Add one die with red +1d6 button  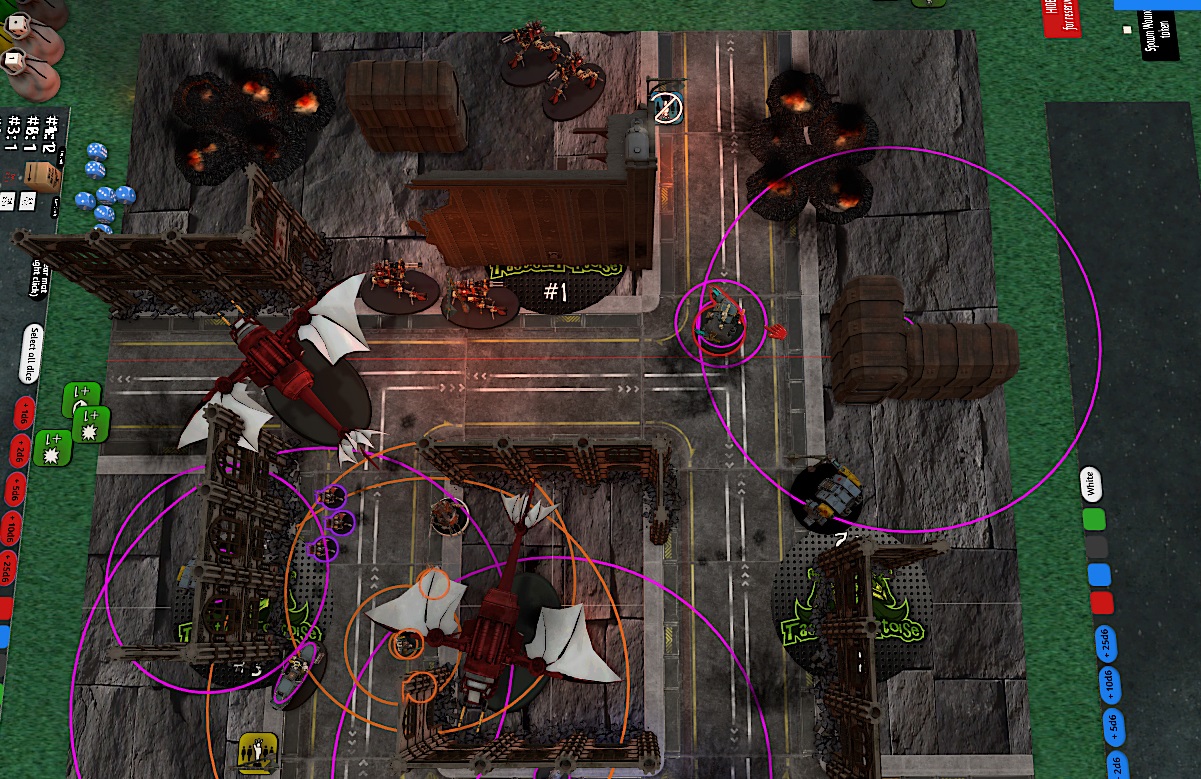pos(22,414)
